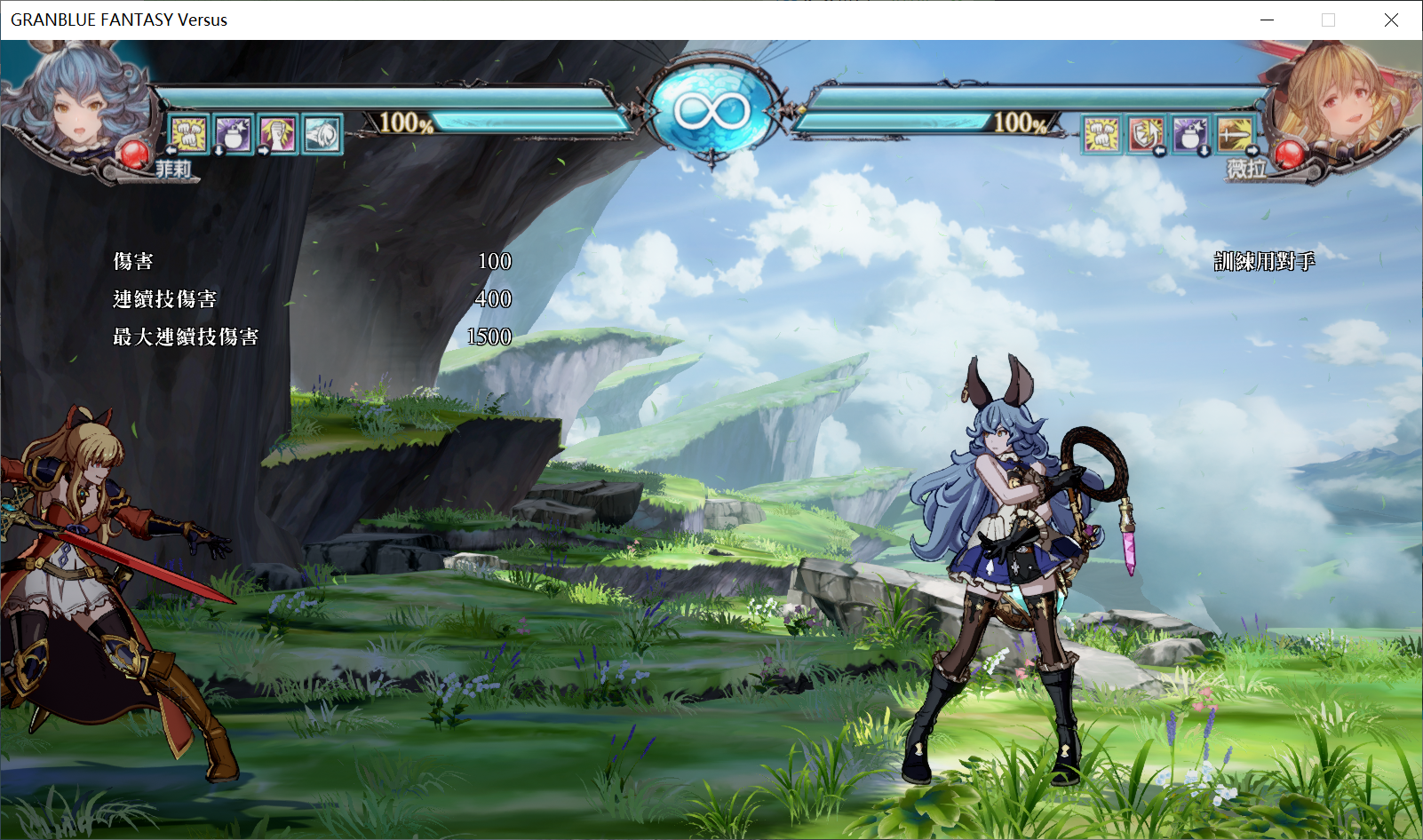This screenshot has height=840, width=1423.
Task: Select Ferry's triple-fist attack skill icon
Action: pyautogui.click(x=187, y=135)
